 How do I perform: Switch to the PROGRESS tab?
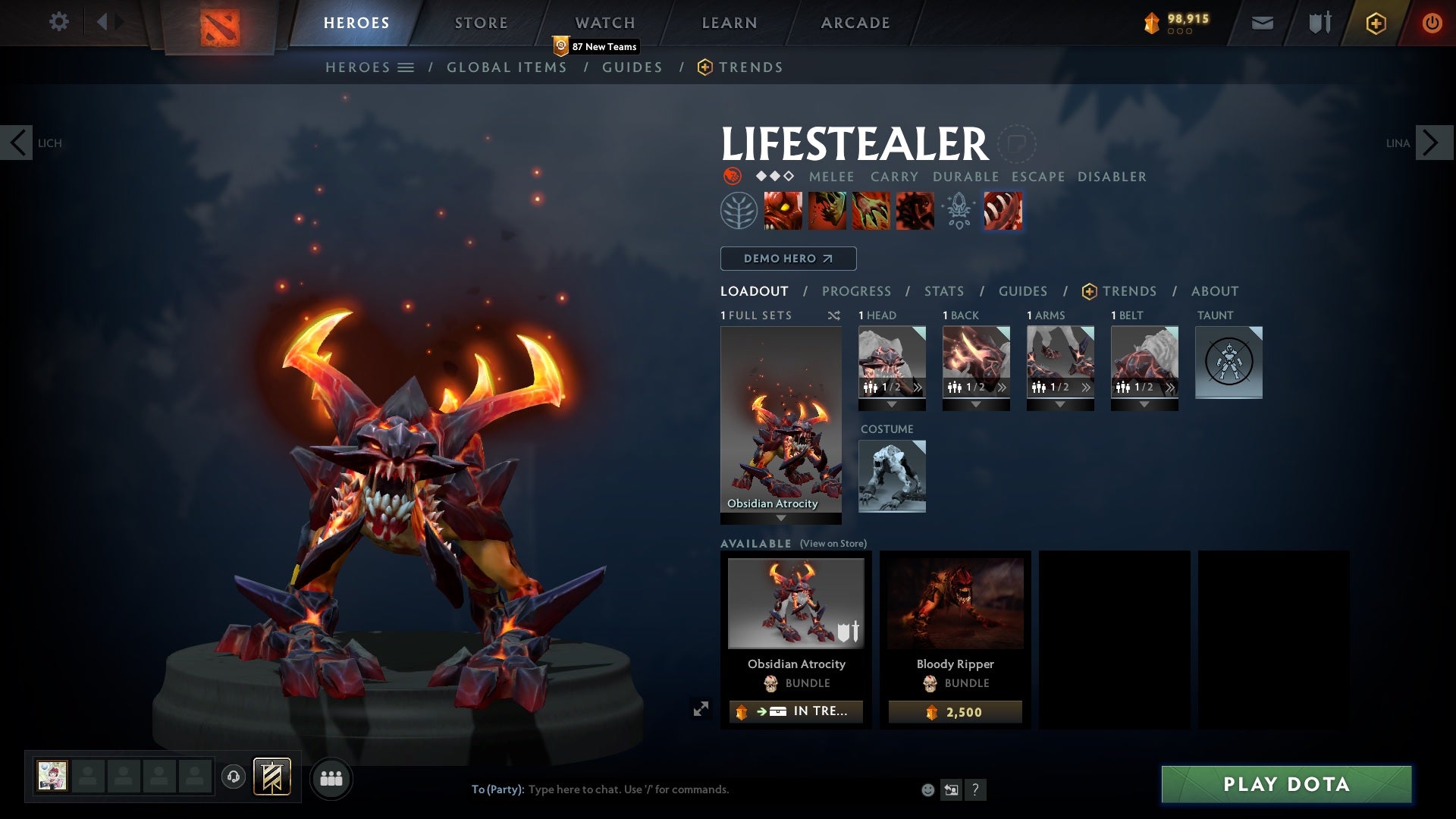coord(857,291)
